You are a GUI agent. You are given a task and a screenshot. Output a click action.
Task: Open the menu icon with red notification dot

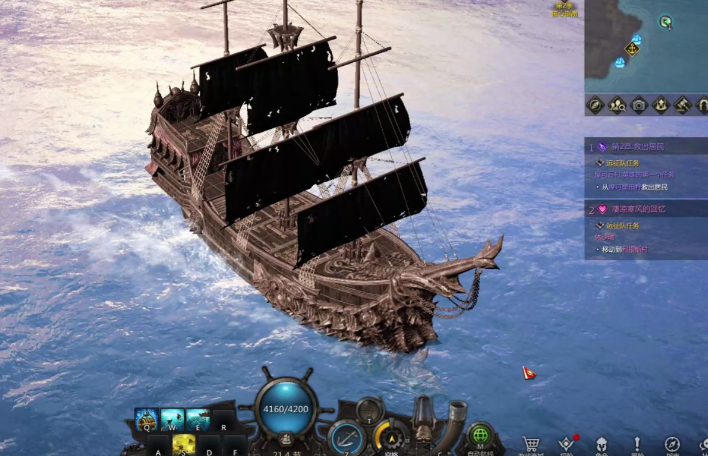point(567,443)
